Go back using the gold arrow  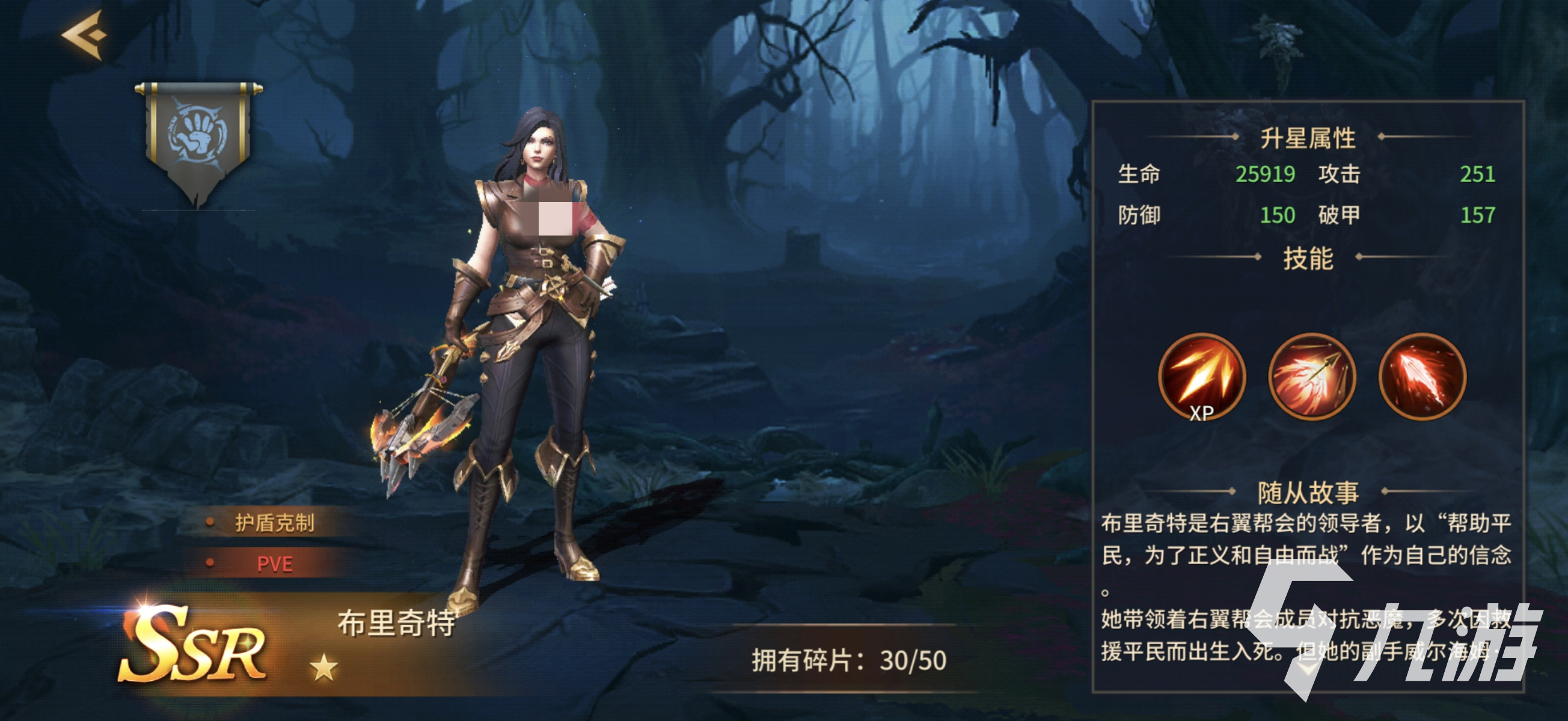[x=84, y=35]
